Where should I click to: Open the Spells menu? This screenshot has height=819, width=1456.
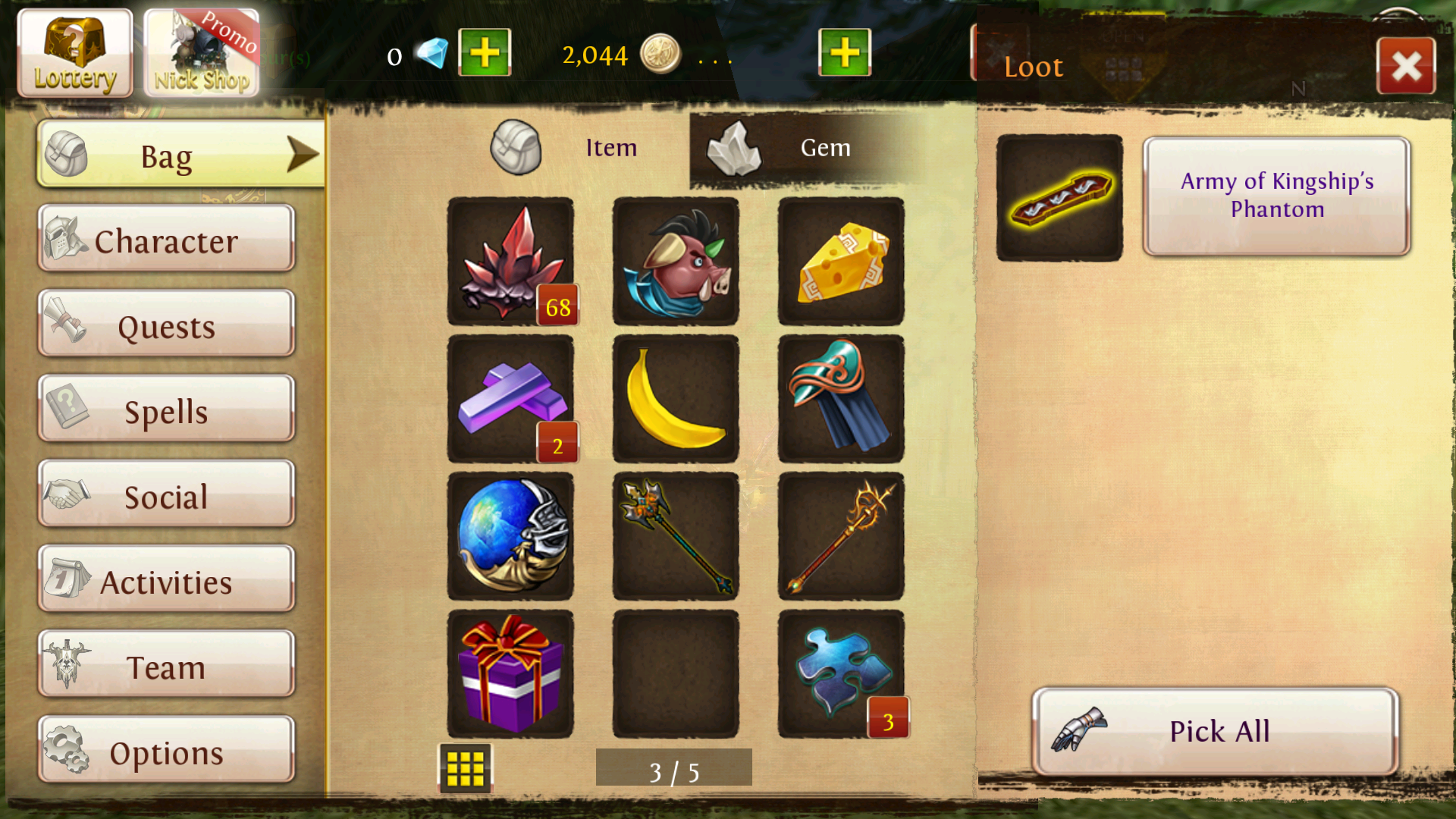click(x=166, y=410)
